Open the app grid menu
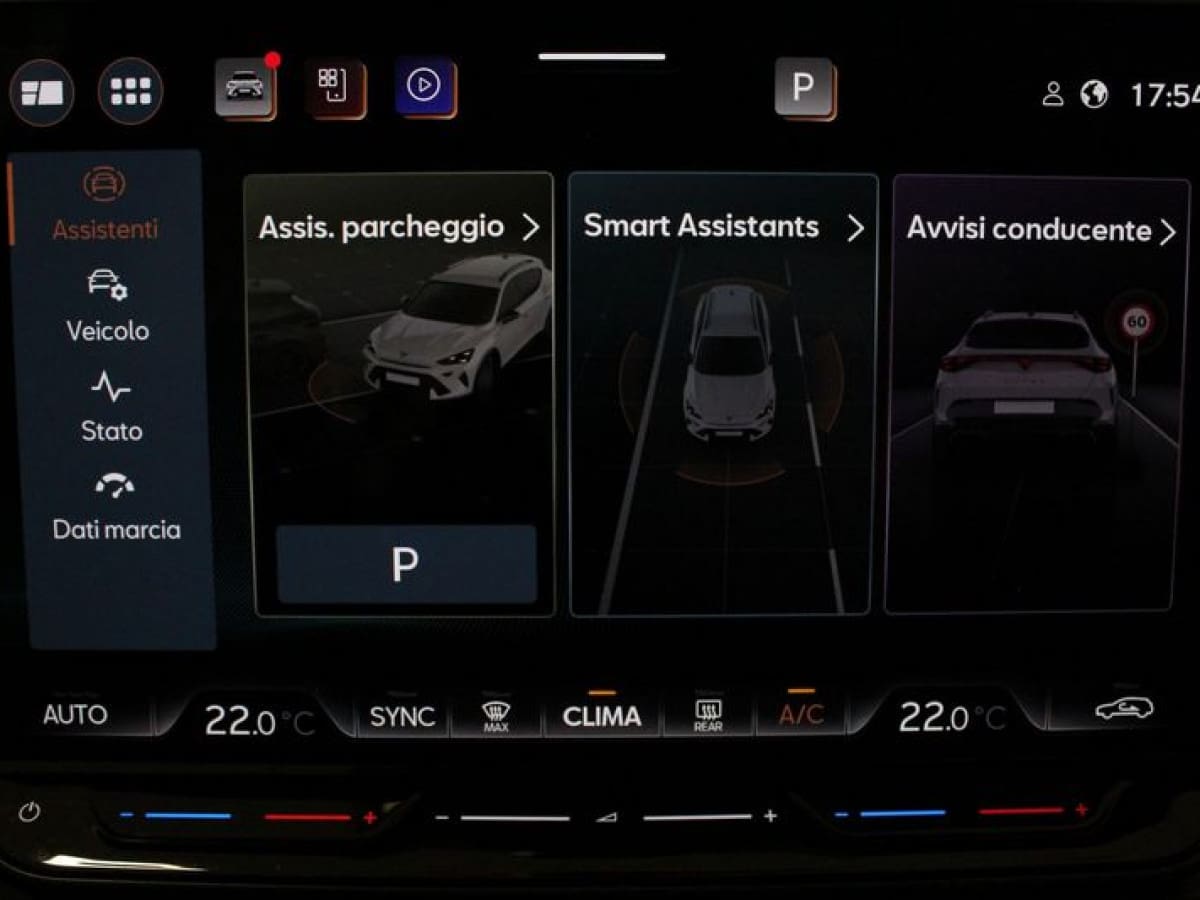 point(130,91)
